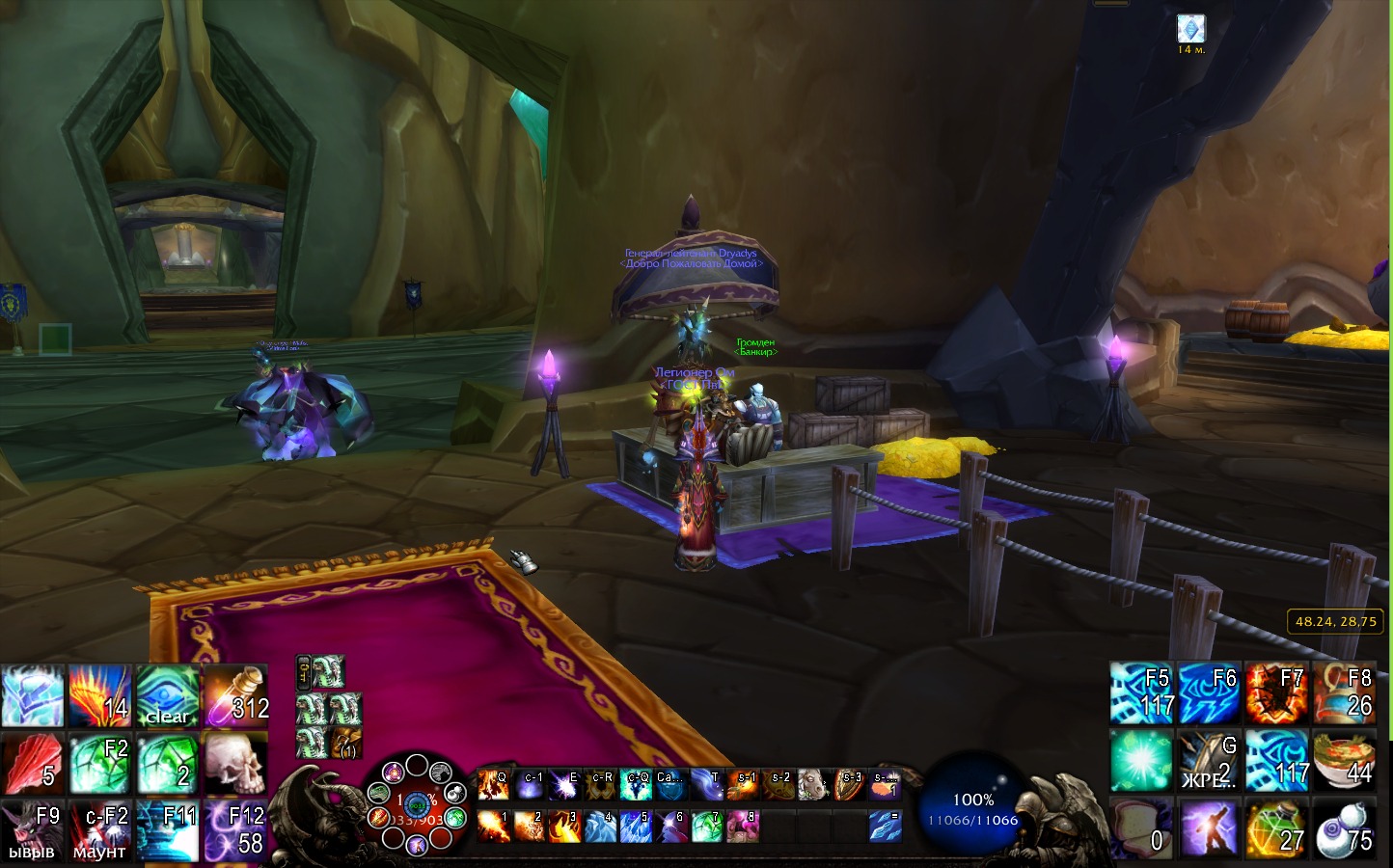The height and width of the screenshot is (868, 1393).
Task: Use the F11 blue portal ability
Action: (168, 830)
